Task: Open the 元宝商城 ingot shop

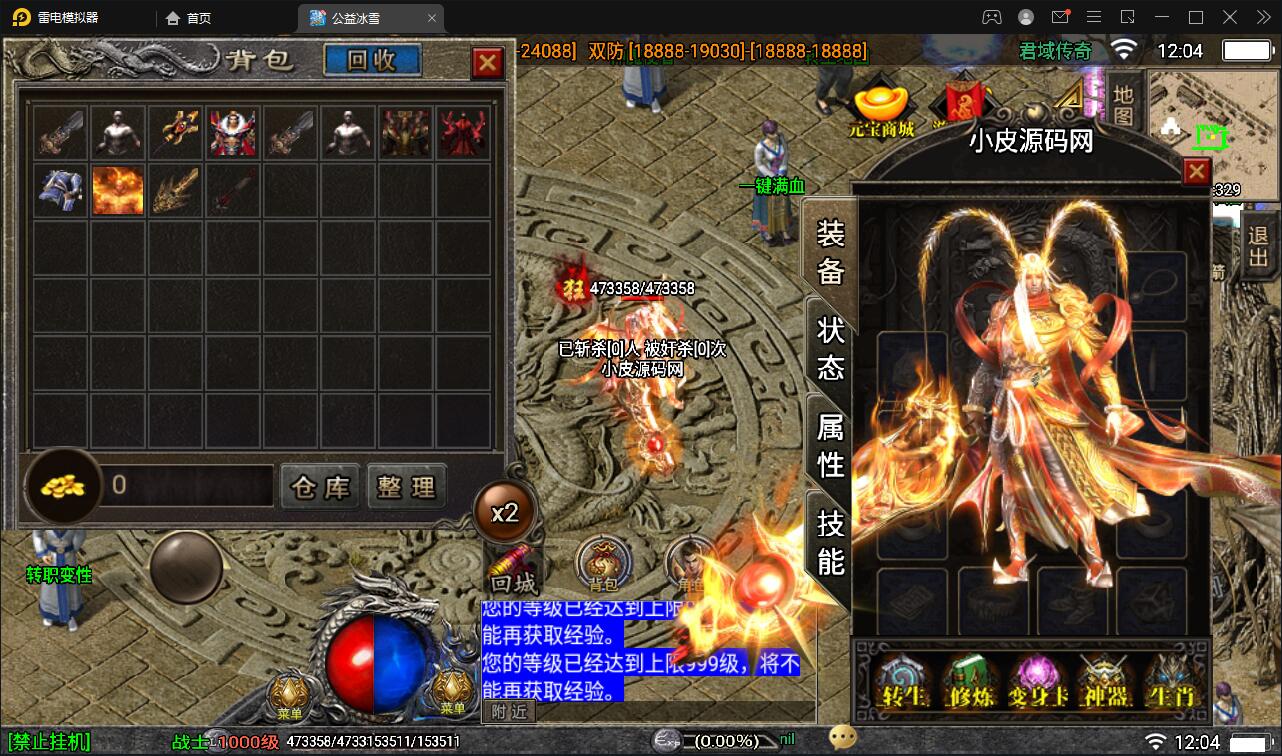Action: 881,110
